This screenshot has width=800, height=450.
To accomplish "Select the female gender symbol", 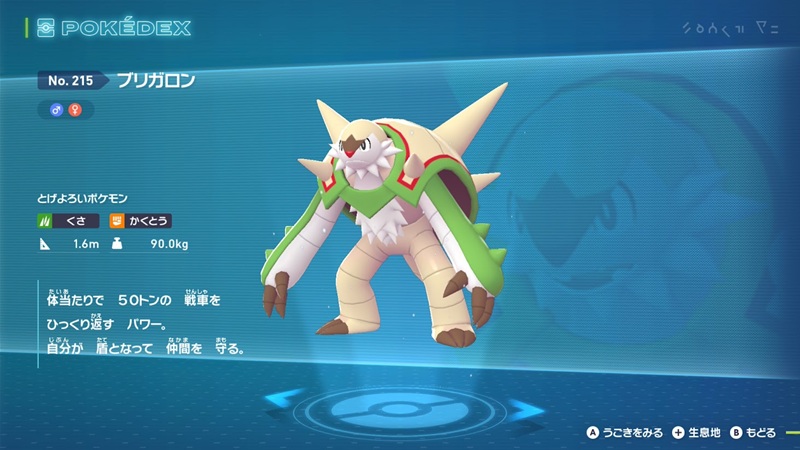I will [x=73, y=109].
